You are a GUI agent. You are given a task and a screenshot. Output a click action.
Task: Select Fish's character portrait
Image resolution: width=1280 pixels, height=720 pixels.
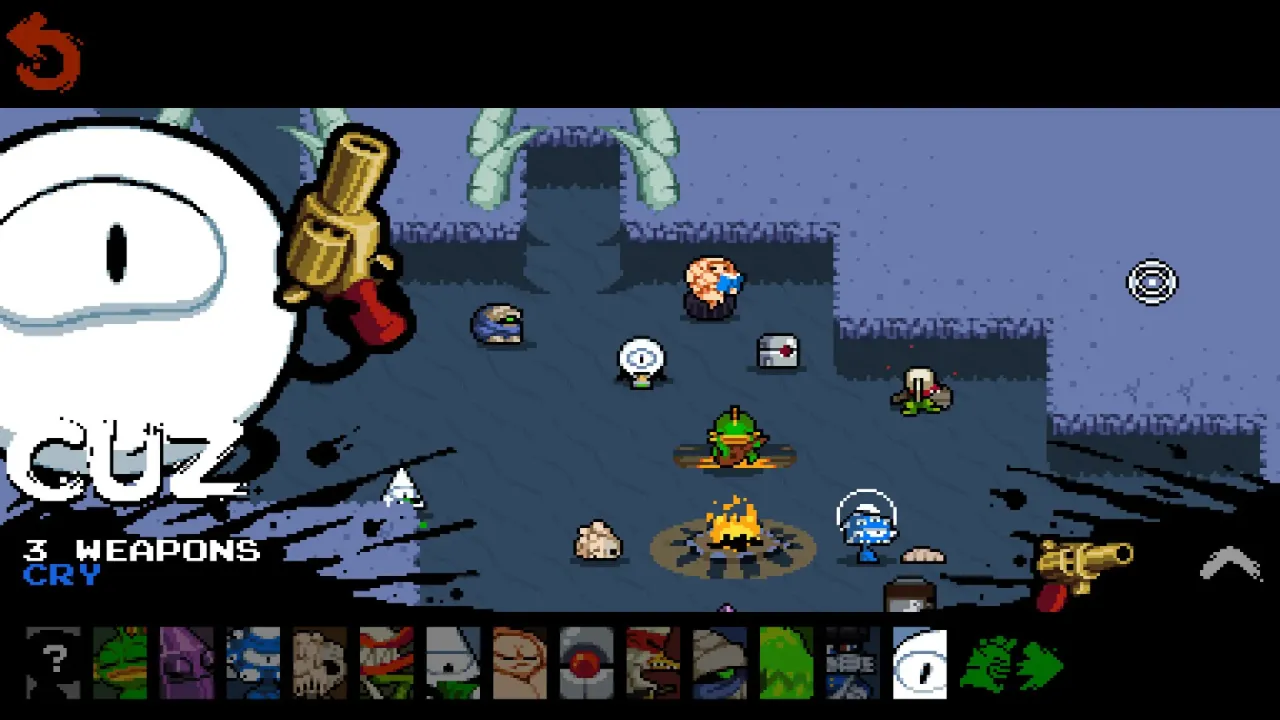coord(120,662)
